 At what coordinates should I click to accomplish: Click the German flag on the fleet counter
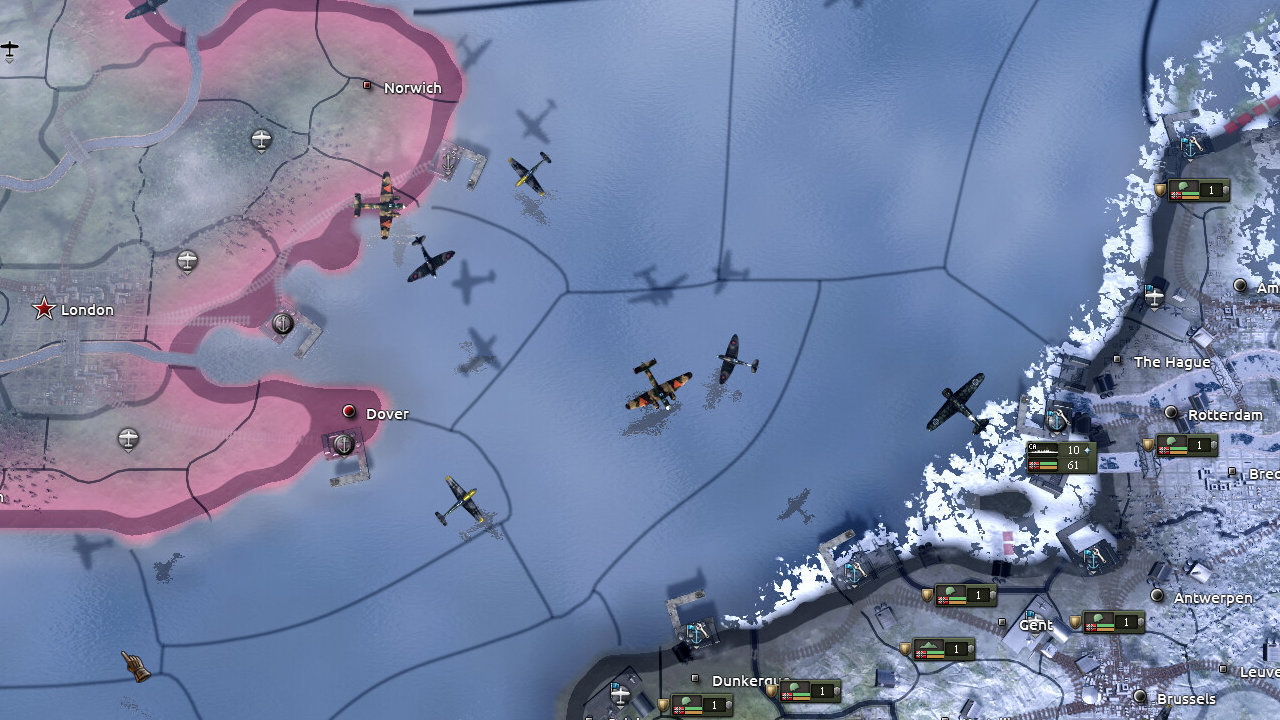(x=1033, y=464)
